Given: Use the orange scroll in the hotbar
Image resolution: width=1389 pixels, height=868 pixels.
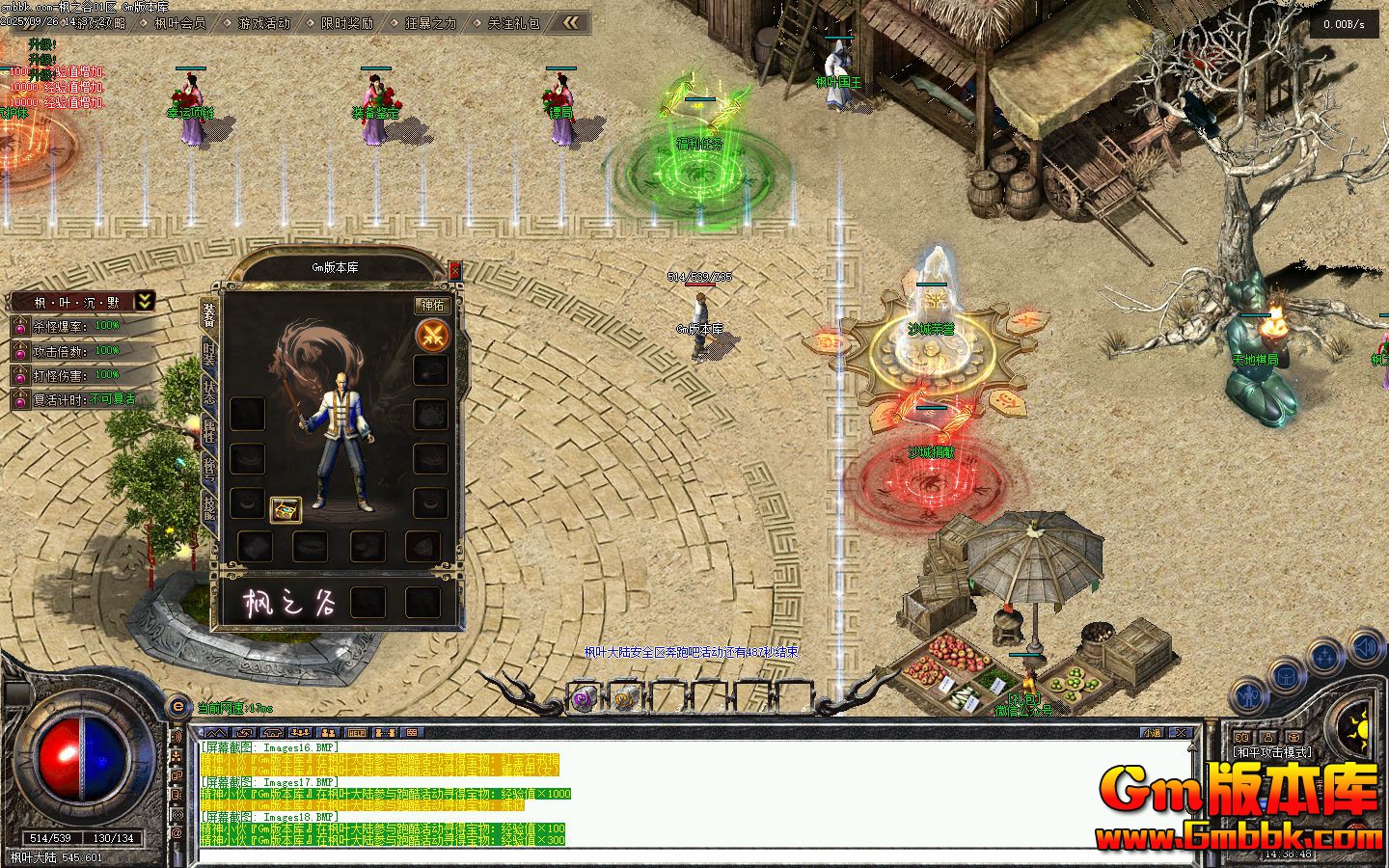Looking at the screenshot, I should pyautogui.click(x=626, y=698).
